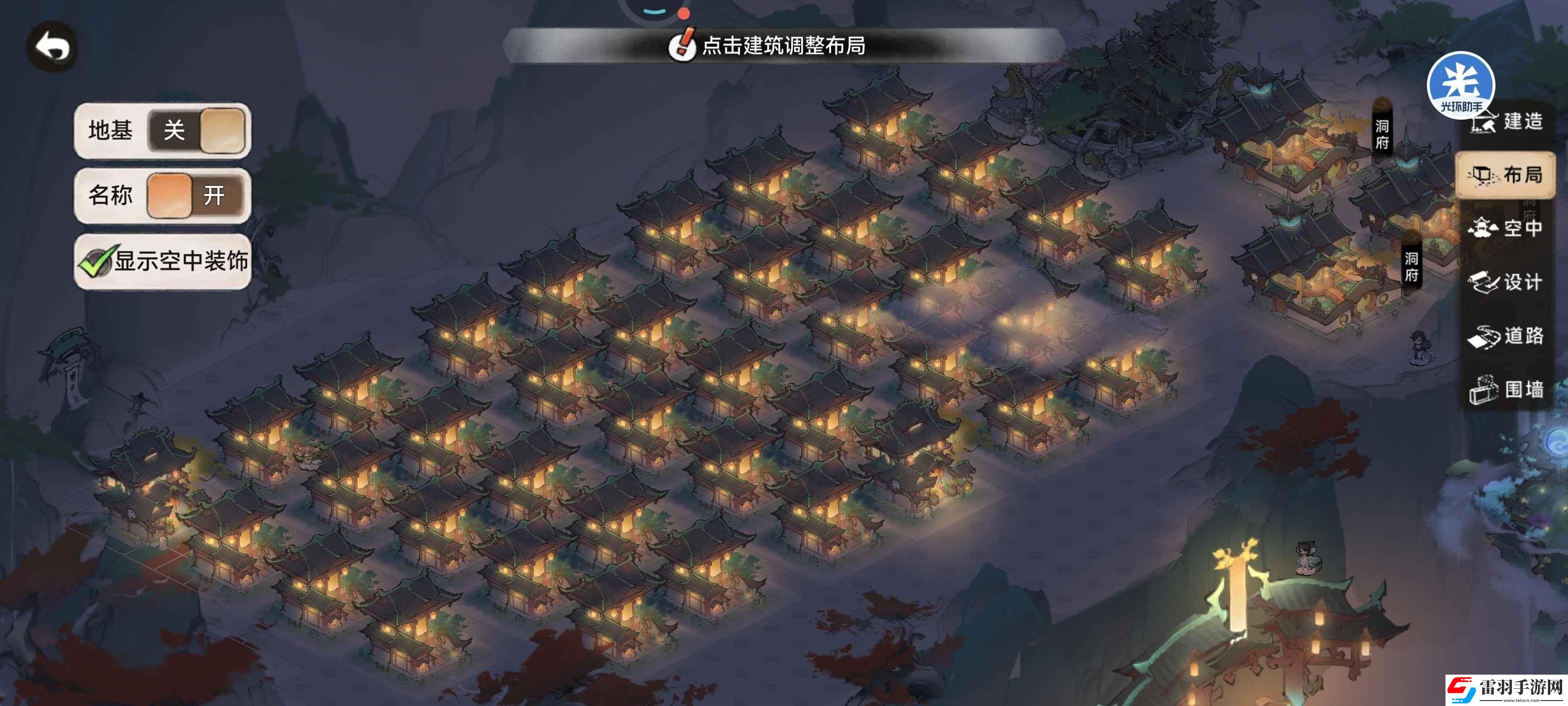Open options under the selected 布局 entry

click(x=1503, y=176)
